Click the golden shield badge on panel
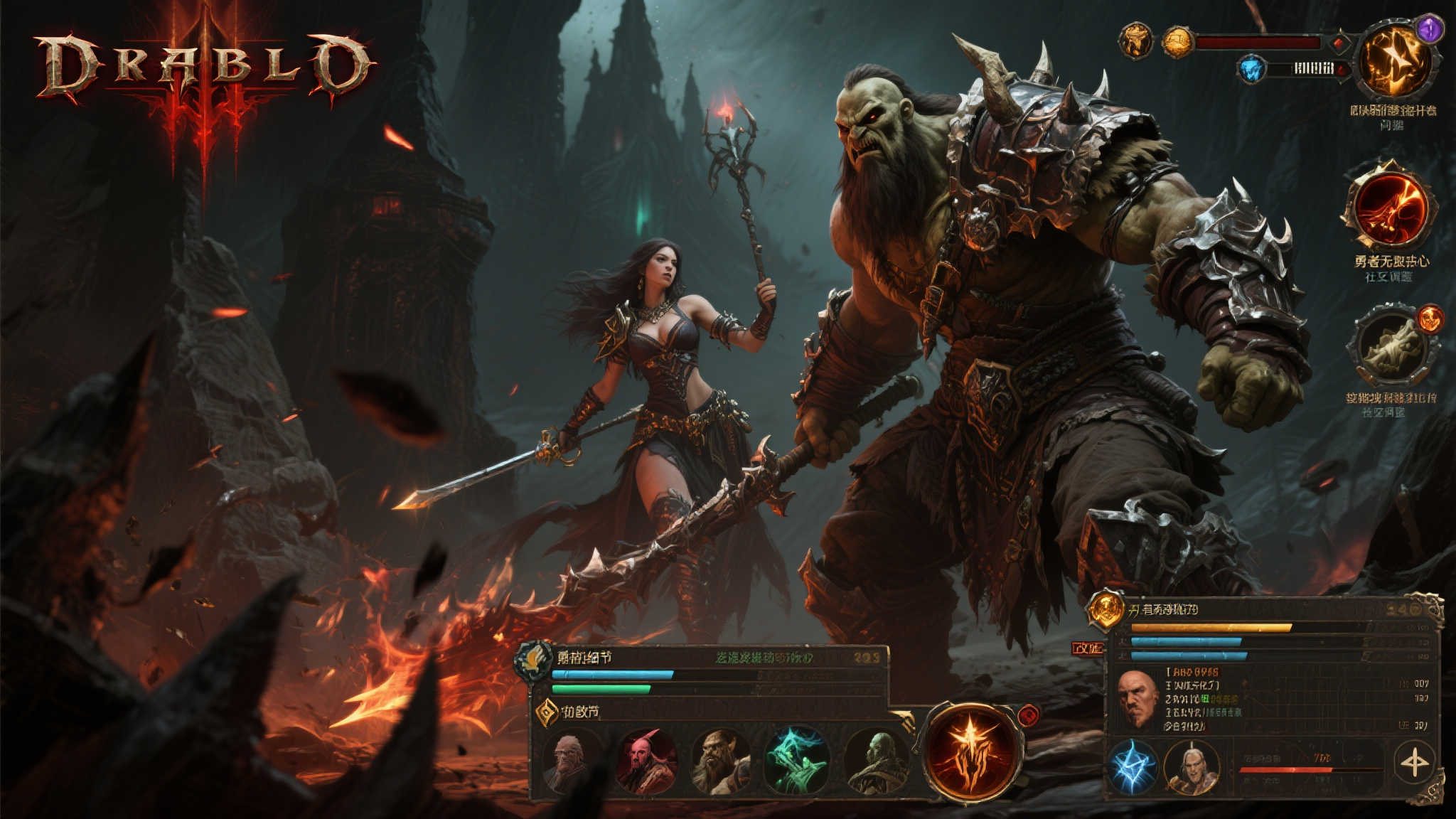This screenshot has width=1456, height=819. coord(1106,609)
